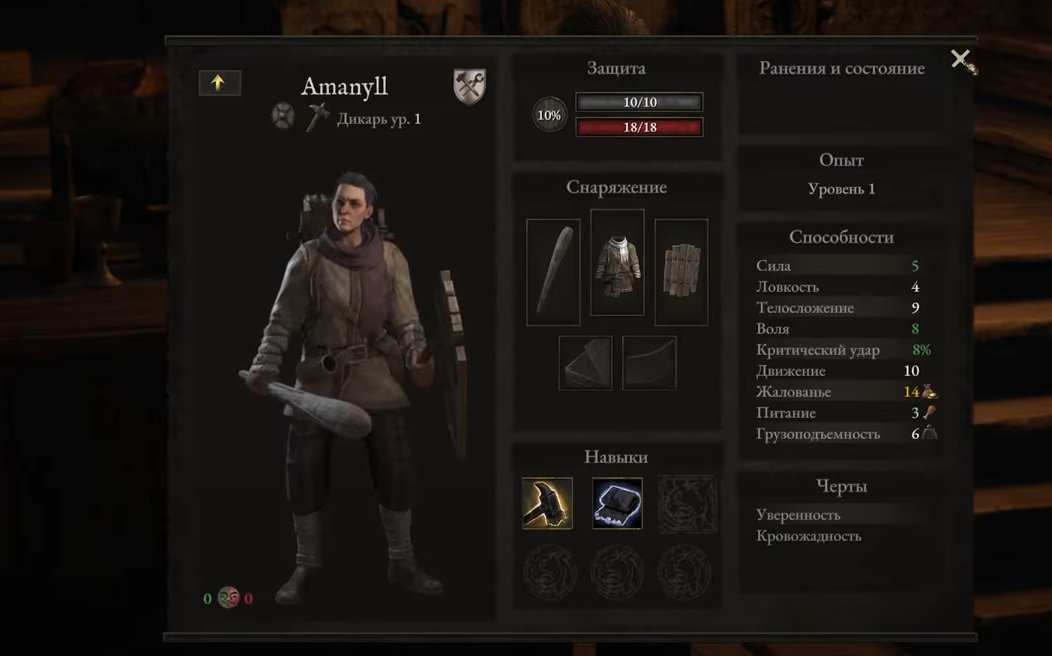Viewport: 1052px width, 656px height.
Task: Click the Уверенность trait
Action: [798, 515]
